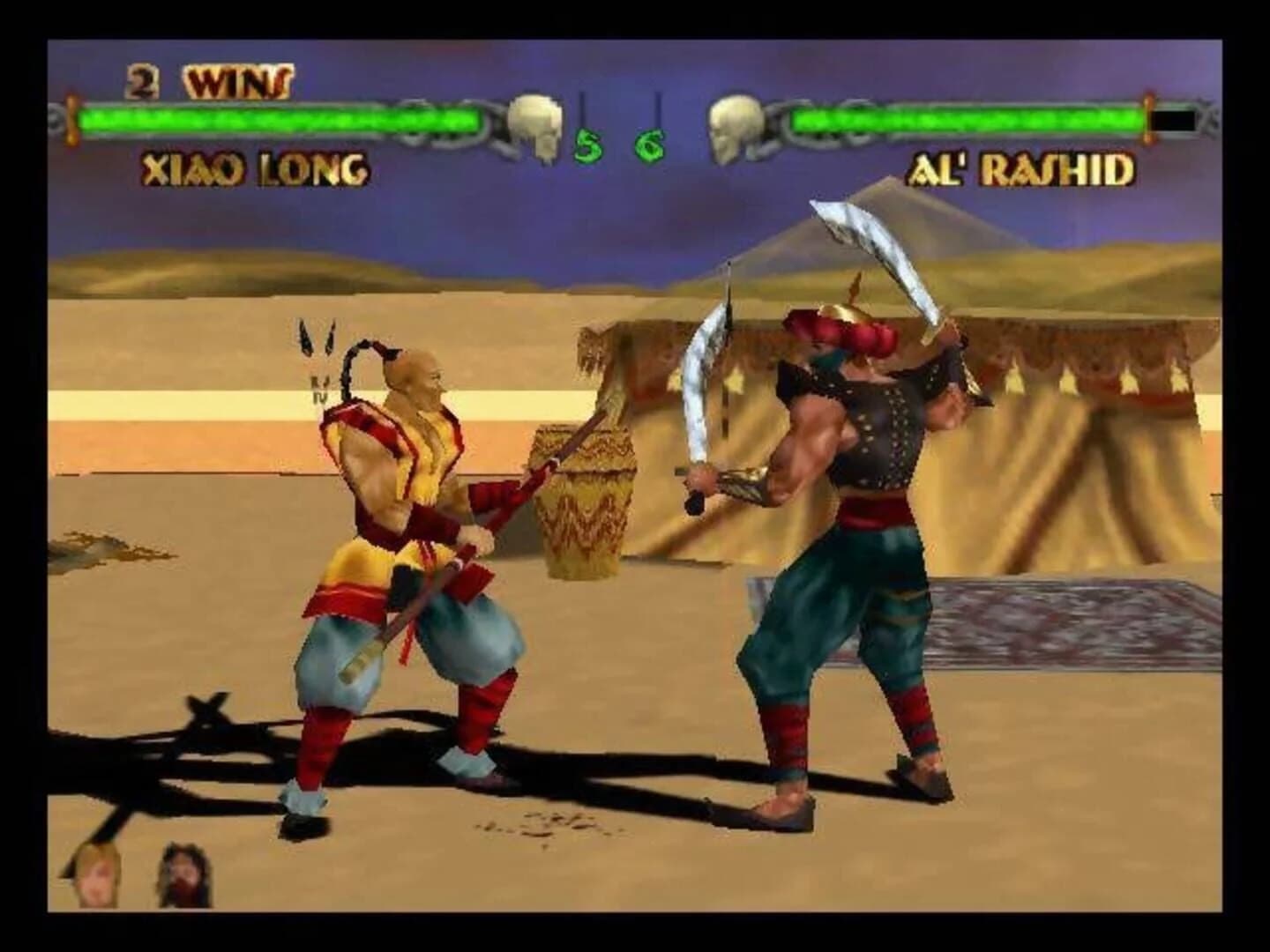This screenshot has width=1270, height=952.
Task: Click the 2 WINS counter above the health bar
Action: tap(207, 82)
